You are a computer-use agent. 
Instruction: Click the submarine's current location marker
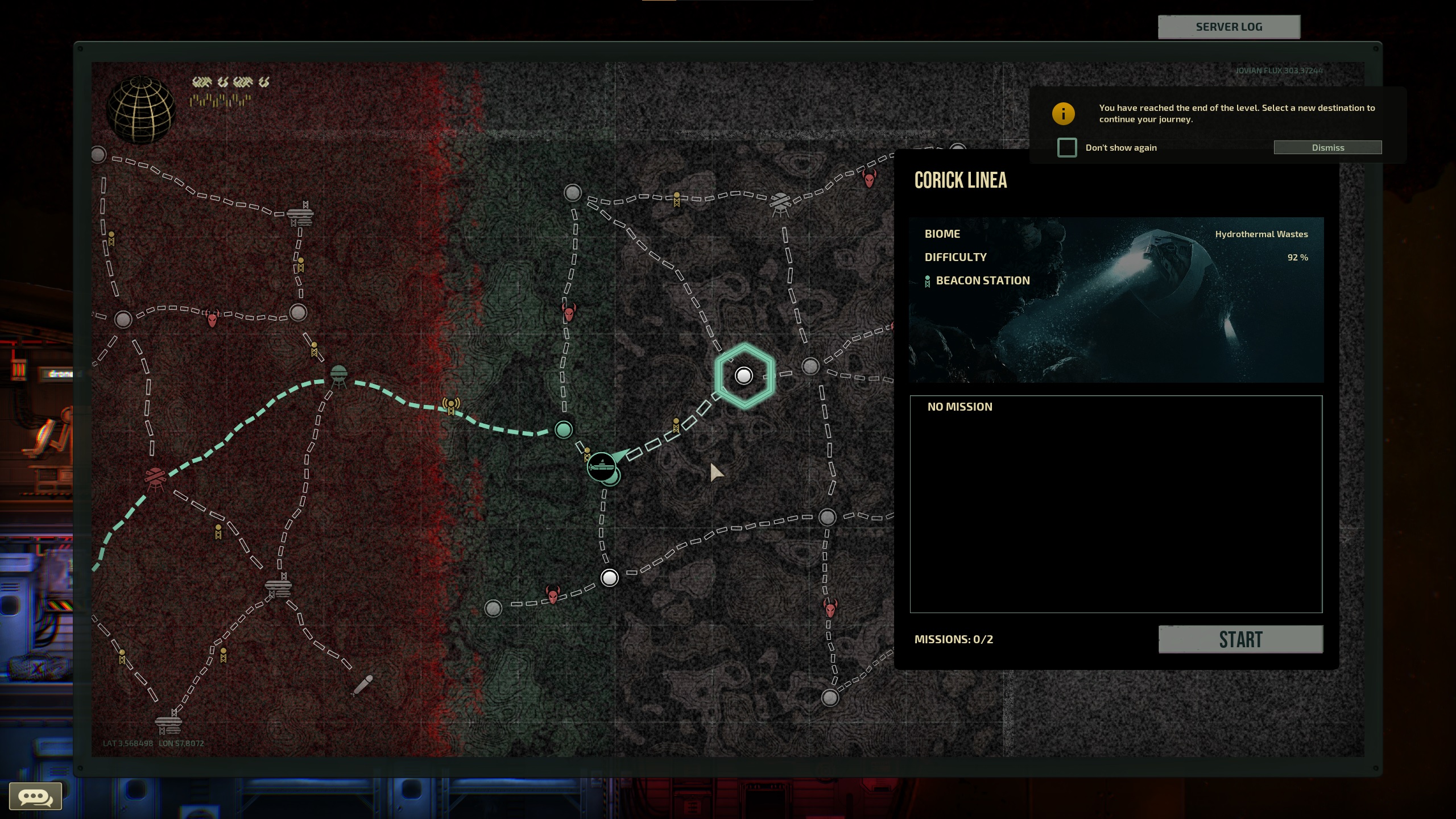[x=601, y=467]
